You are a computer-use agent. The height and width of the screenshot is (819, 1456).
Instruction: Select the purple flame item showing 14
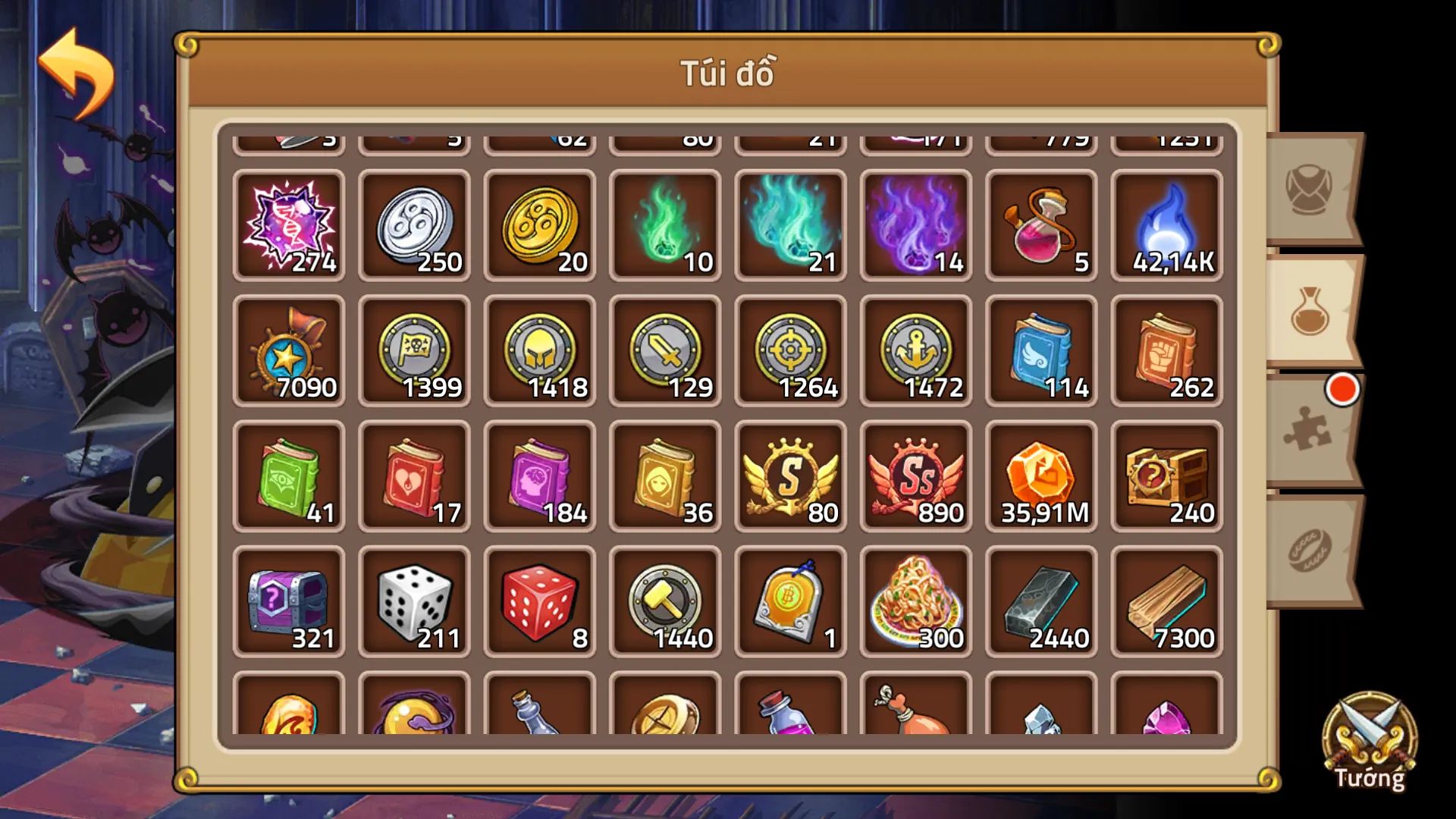915,224
